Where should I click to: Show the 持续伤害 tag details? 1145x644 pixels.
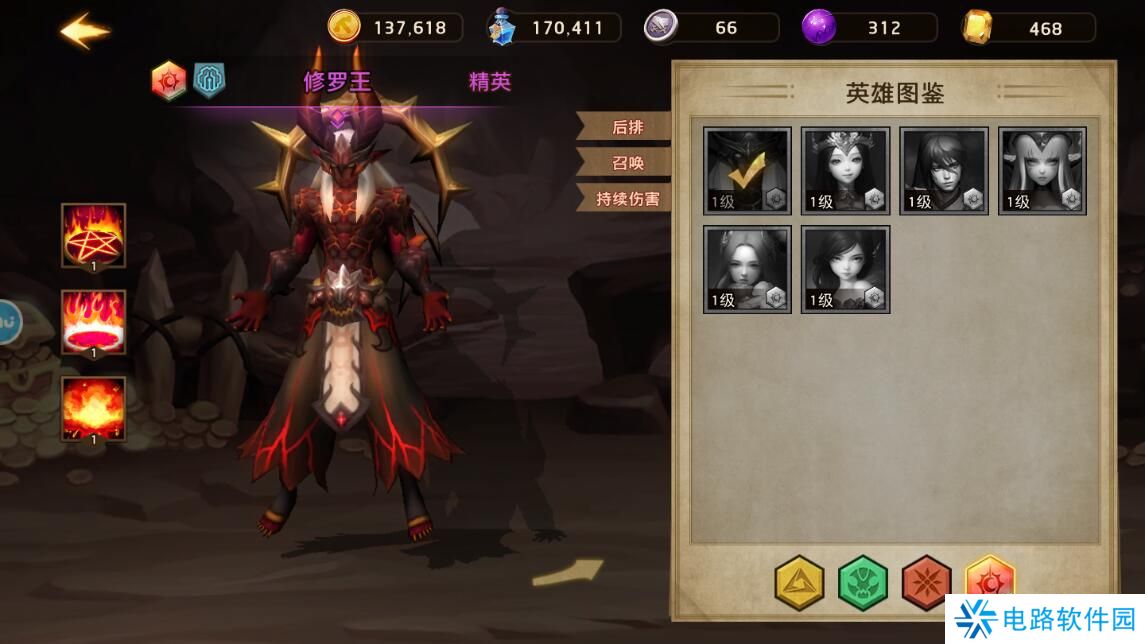[x=626, y=199]
